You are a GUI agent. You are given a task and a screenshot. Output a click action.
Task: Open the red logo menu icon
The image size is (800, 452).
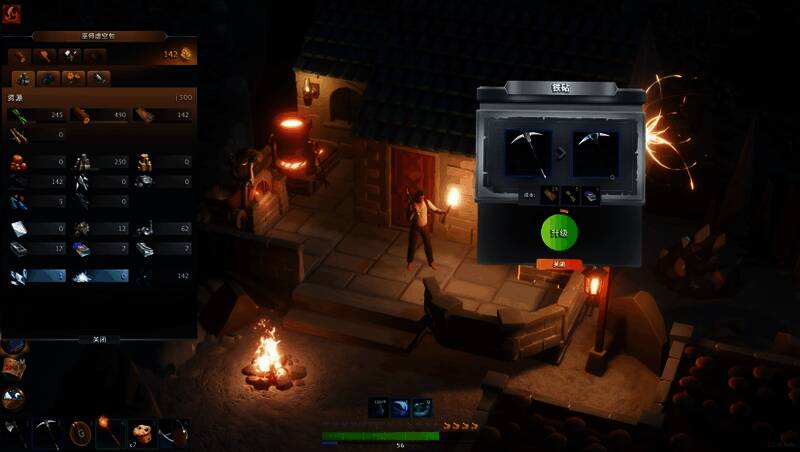(12, 14)
